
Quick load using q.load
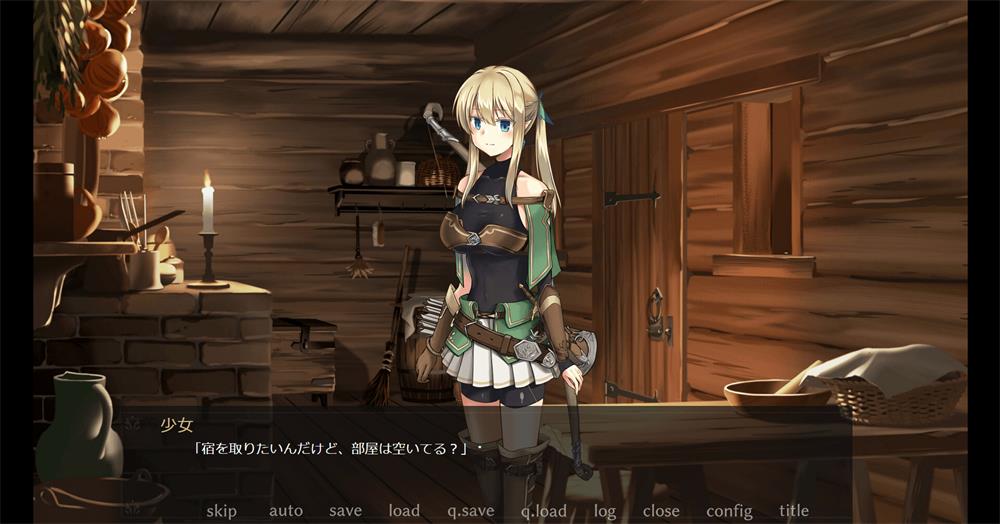pos(543,511)
